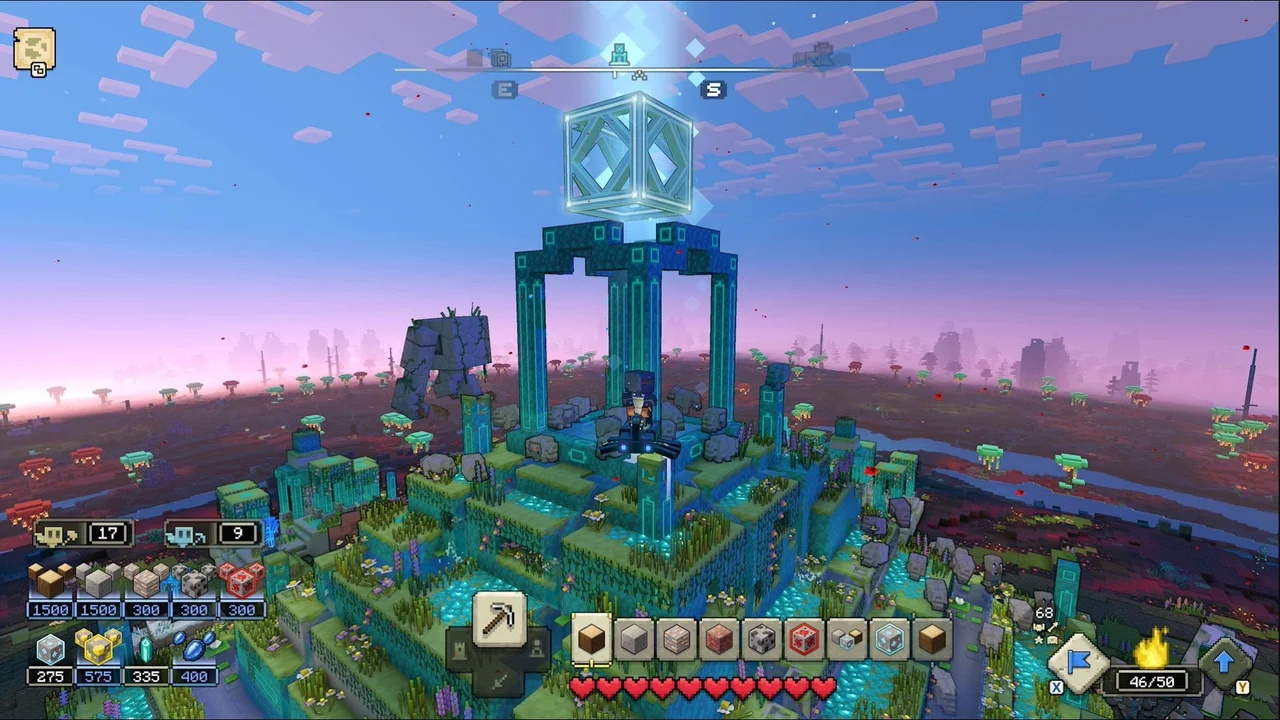
Task: Click the wood resource icon showing 1500
Action: [50, 583]
